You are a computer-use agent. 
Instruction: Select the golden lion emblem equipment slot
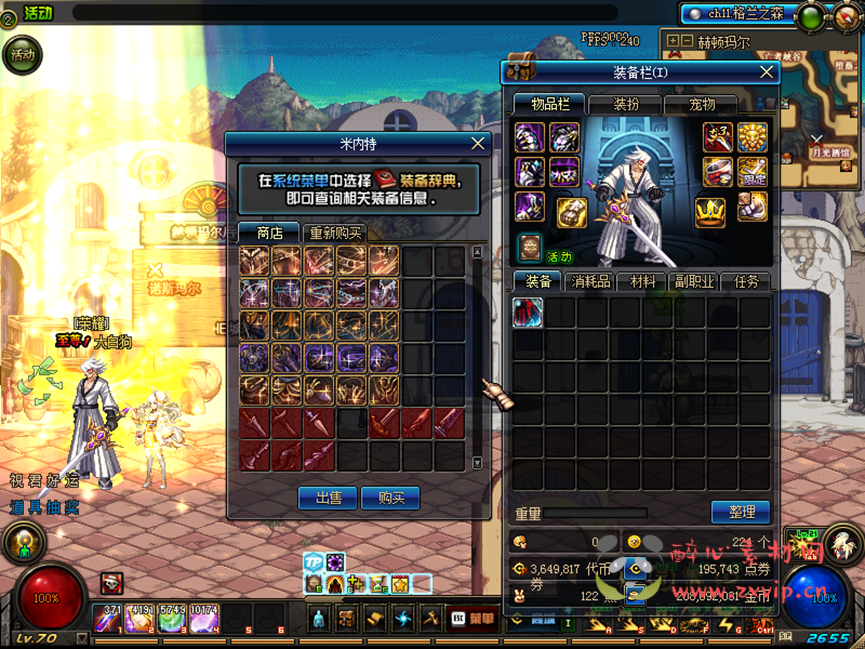(x=752, y=138)
